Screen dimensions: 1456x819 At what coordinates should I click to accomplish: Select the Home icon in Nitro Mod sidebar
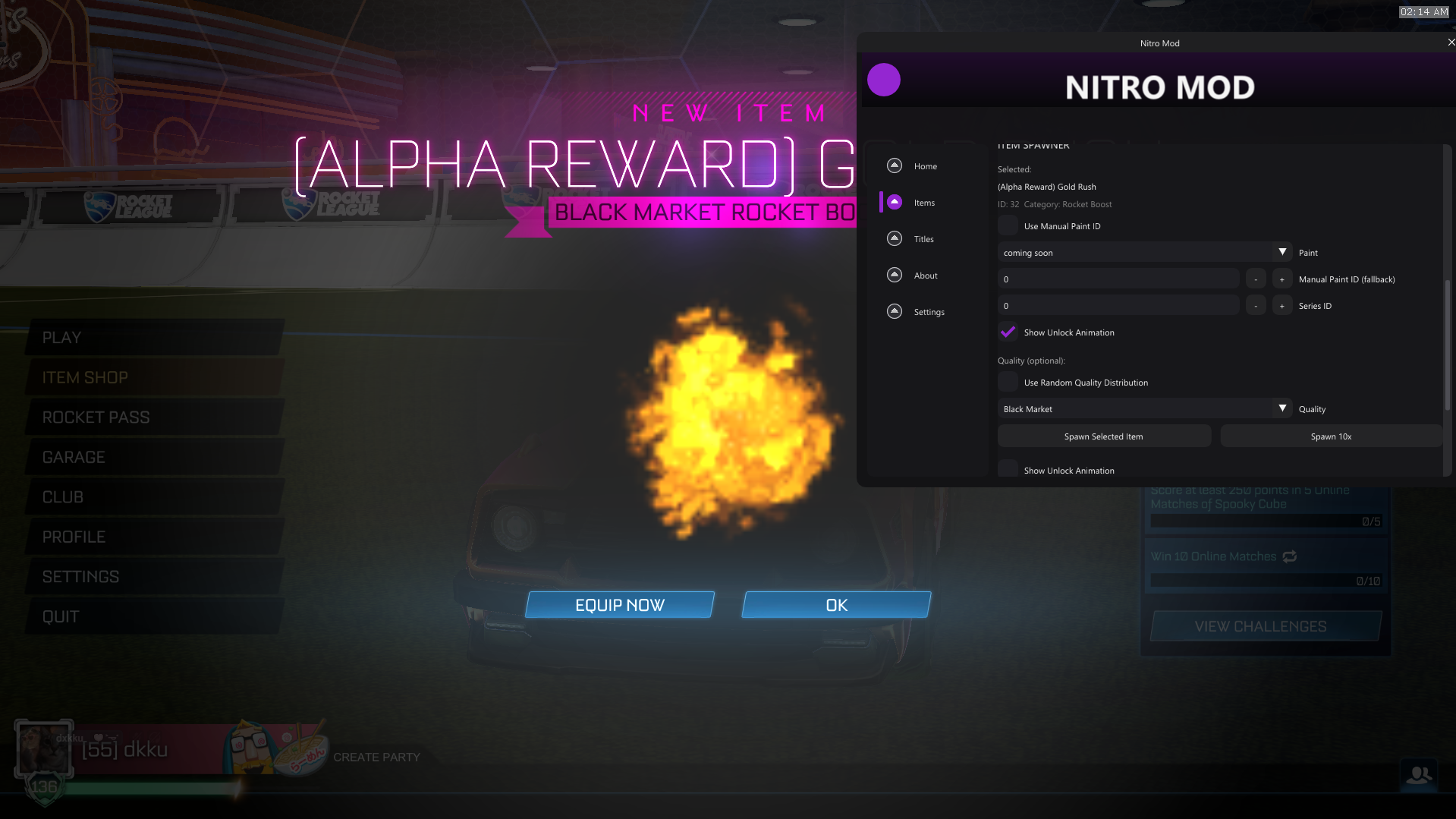tap(893, 165)
